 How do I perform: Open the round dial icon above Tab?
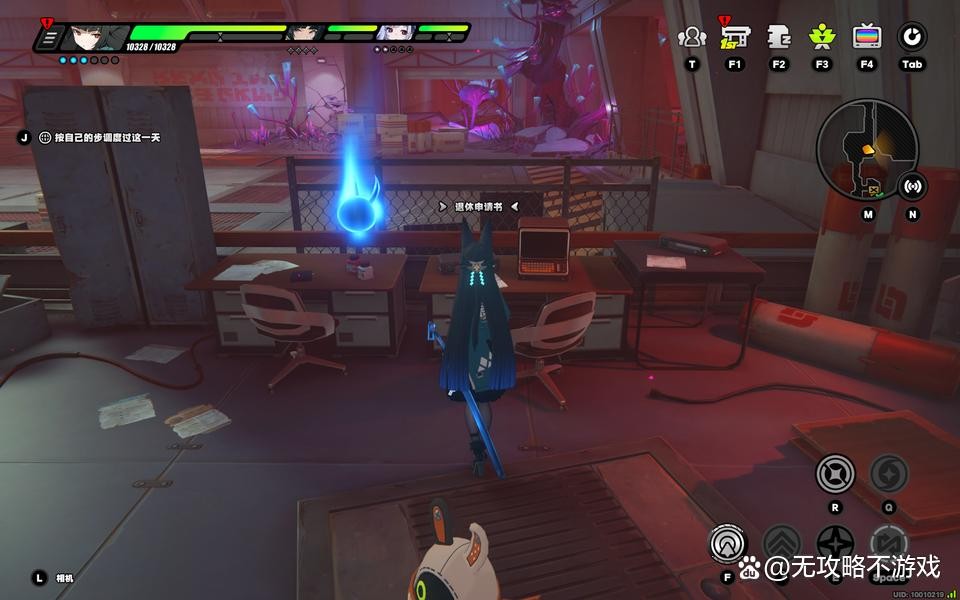pos(911,38)
